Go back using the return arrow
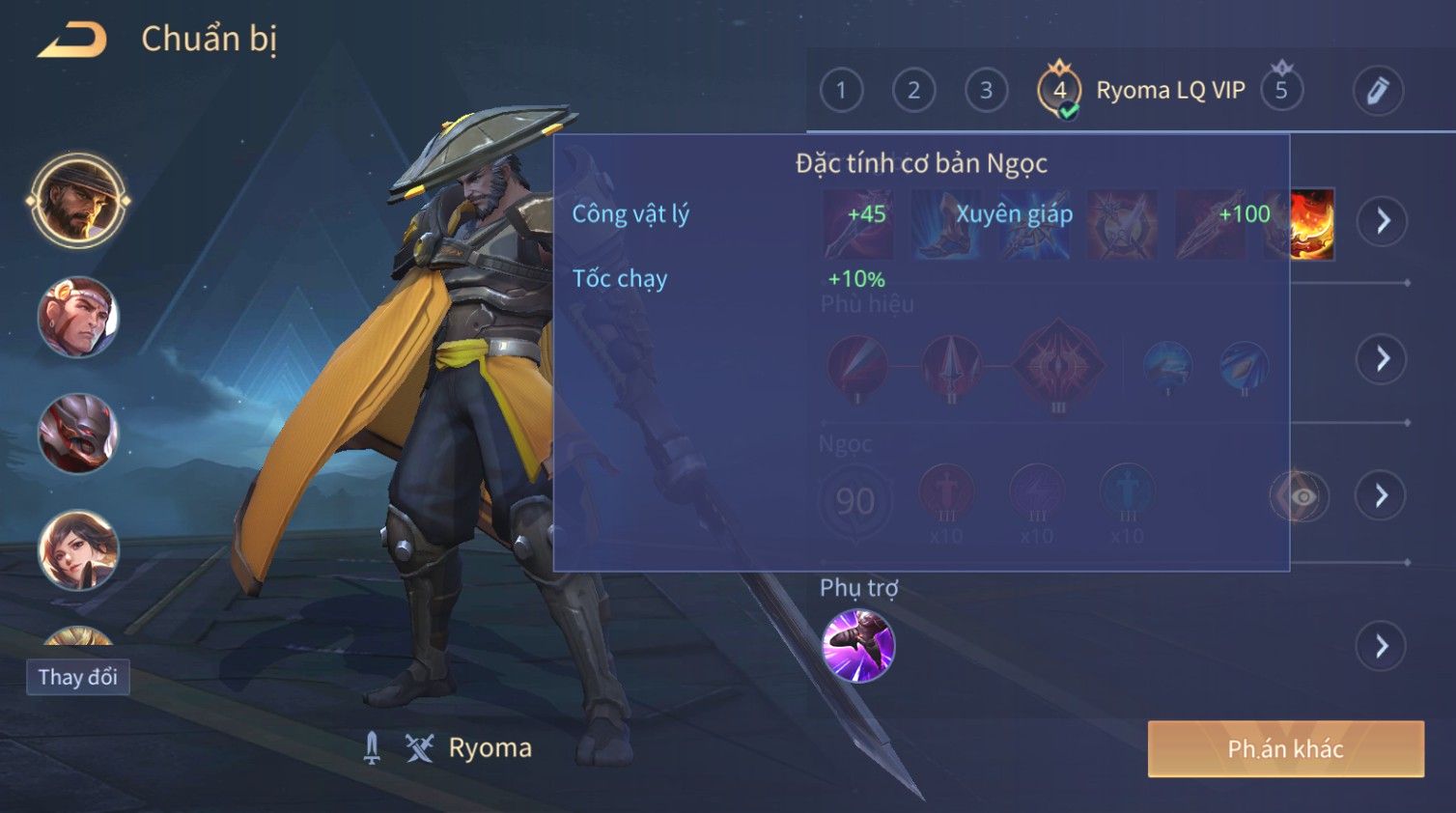Viewport: 1456px width, 813px height. click(x=72, y=40)
